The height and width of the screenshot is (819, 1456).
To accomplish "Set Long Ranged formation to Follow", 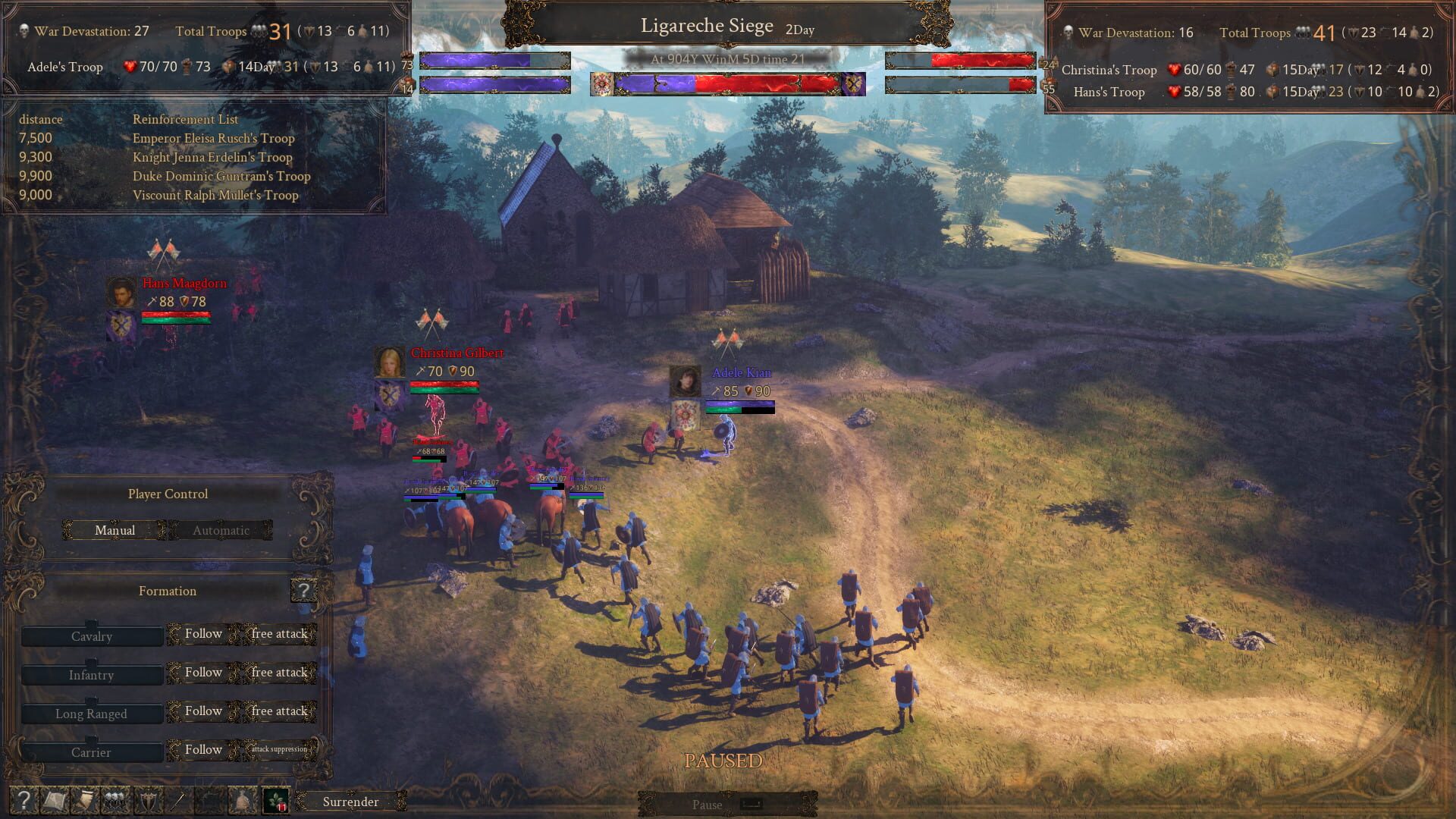I will (202, 711).
